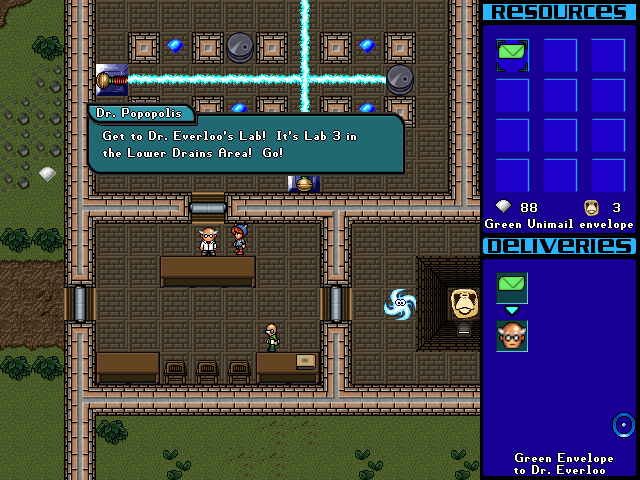
Task: Select Dr. Everloo's portrait in Deliveries
Action: [512, 336]
